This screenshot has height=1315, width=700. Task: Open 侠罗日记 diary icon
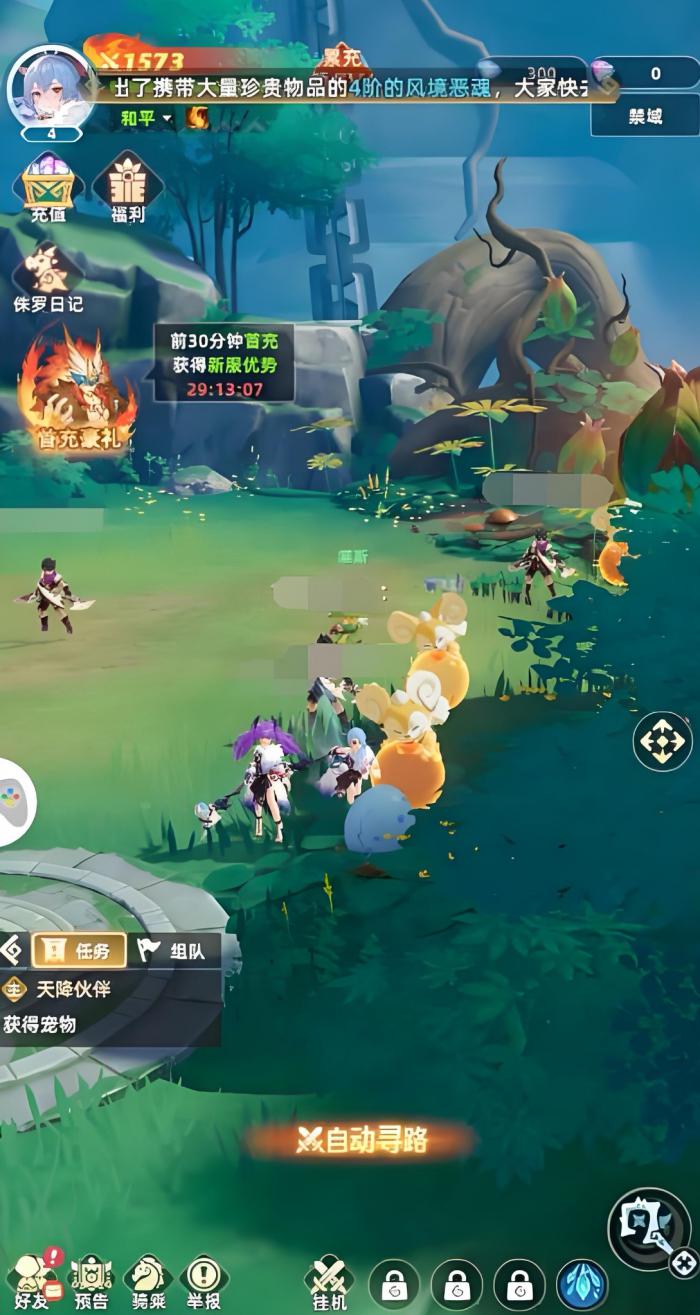pyautogui.click(x=48, y=275)
